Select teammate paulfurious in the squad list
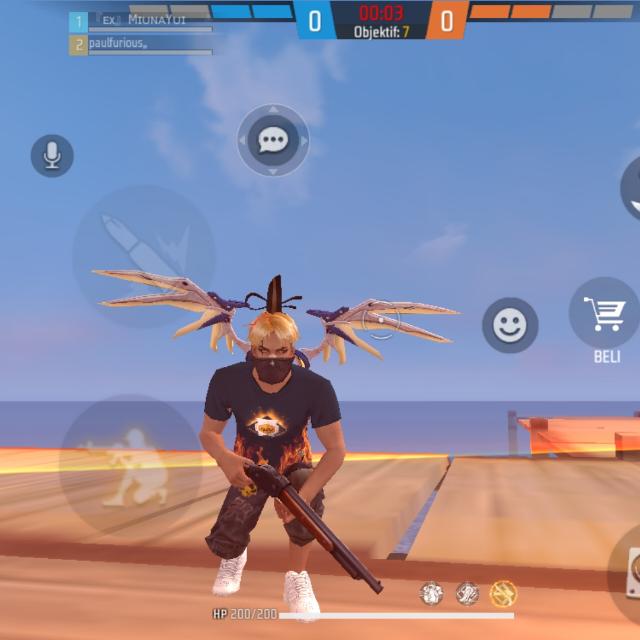Viewport: 640px width, 640px height. pos(140,45)
